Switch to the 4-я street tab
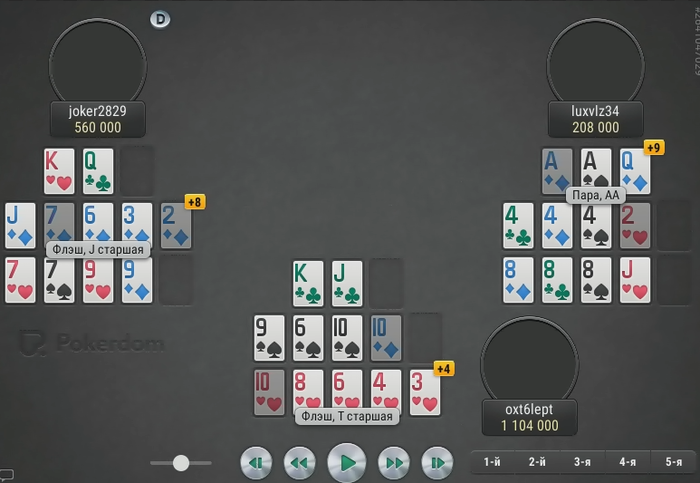This screenshot has height=483, width=700. [x=627, y=462]
